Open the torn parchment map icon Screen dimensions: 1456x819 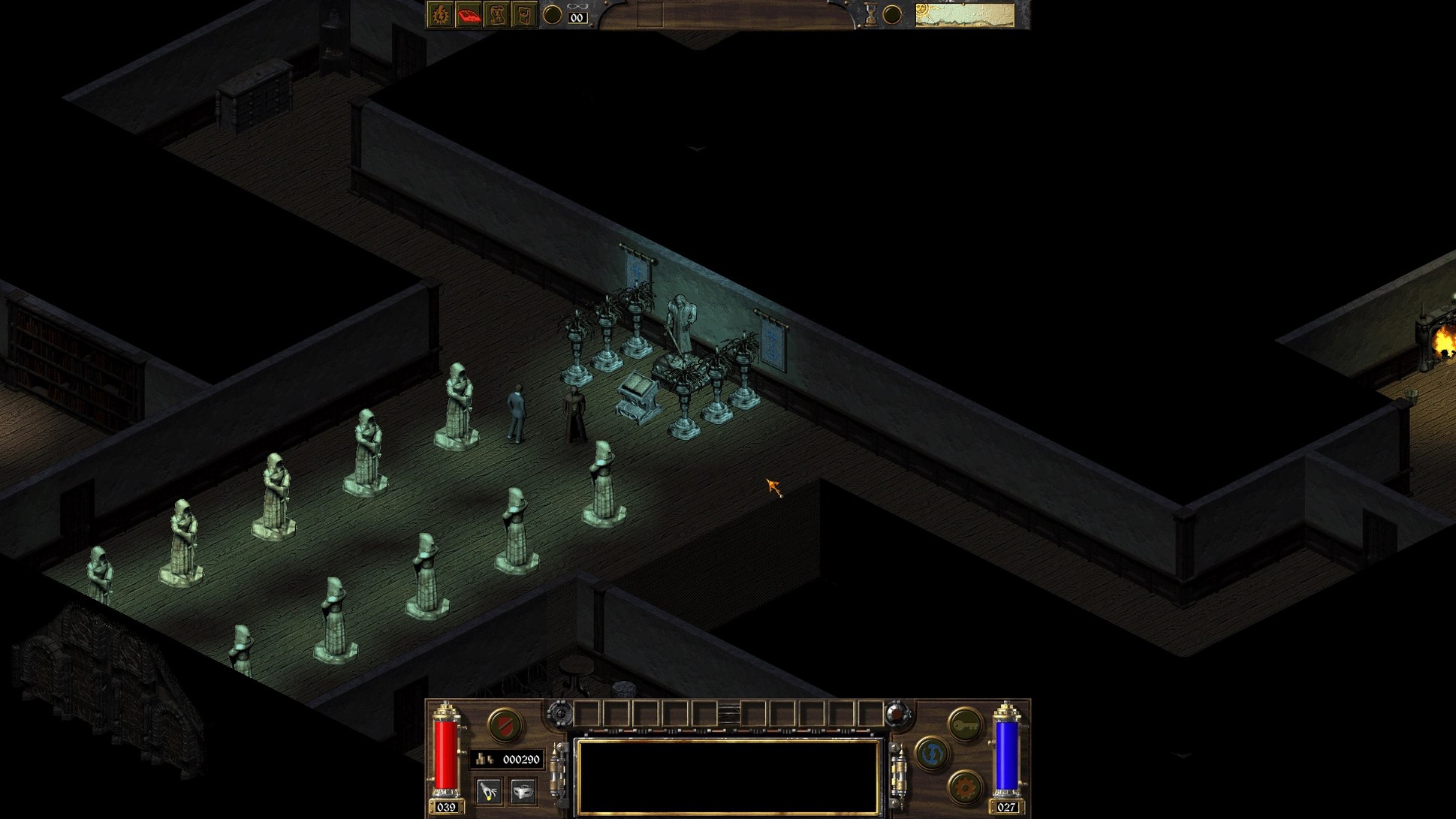[x=496, y=15]
